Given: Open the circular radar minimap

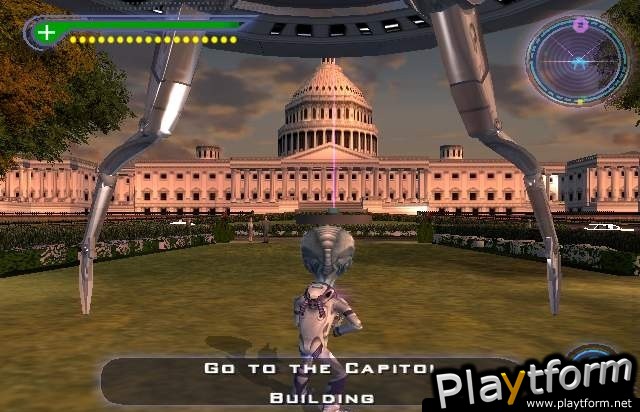Looking at the screenshot, I should 577,61.
